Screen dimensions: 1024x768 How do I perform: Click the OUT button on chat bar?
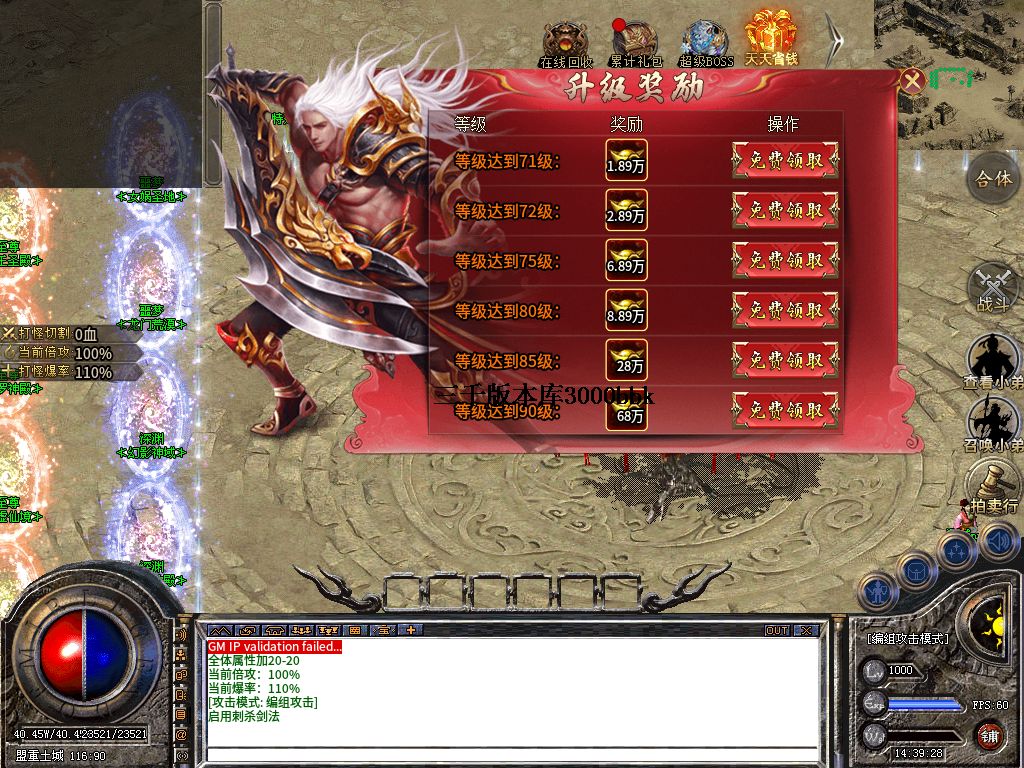click(x=777, y=631)
